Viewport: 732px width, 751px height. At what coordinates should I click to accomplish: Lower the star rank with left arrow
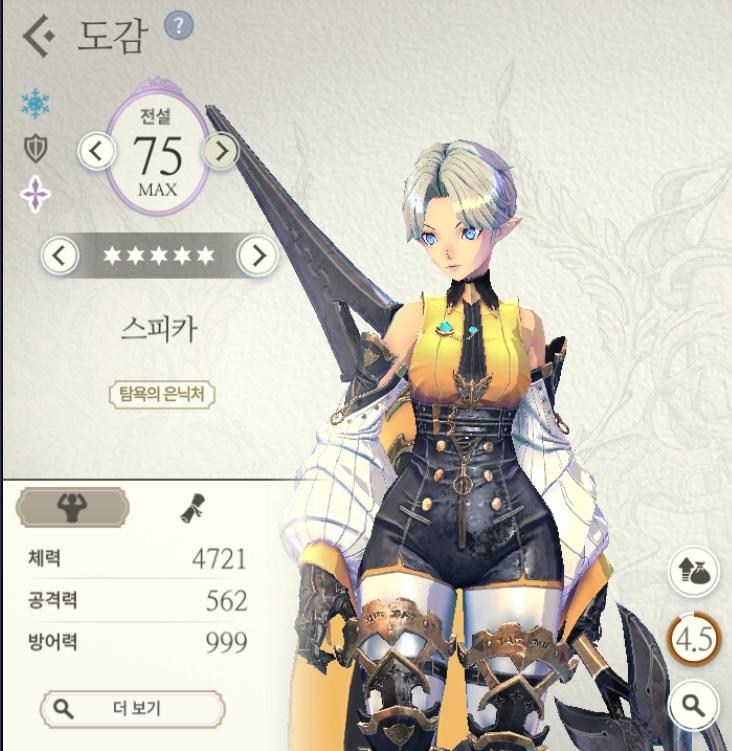pyautogui.click(x=60, y=256)
